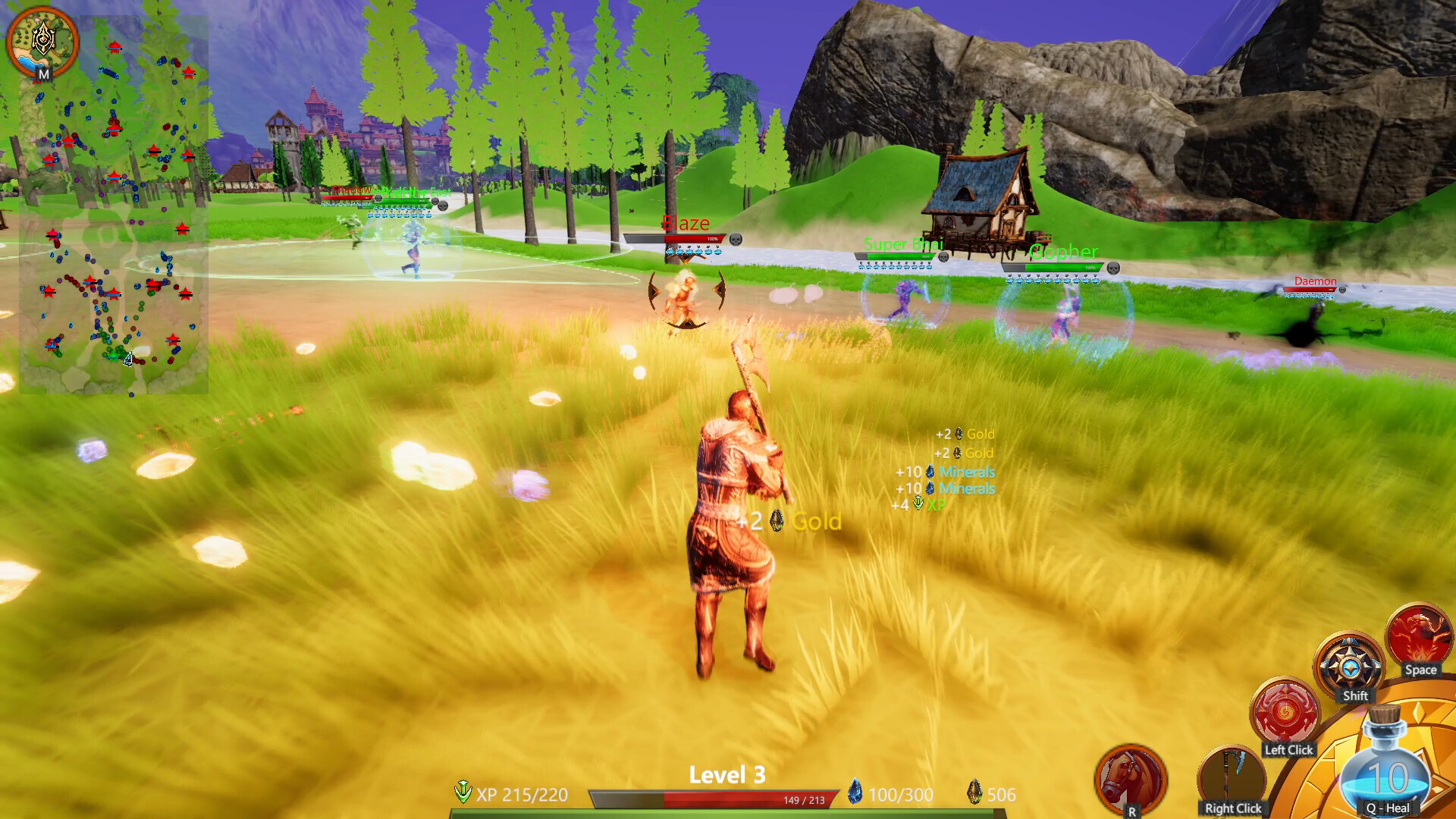Target the red-named enemy Daemon
The image size is (1456, 819).
(1316, 281)
